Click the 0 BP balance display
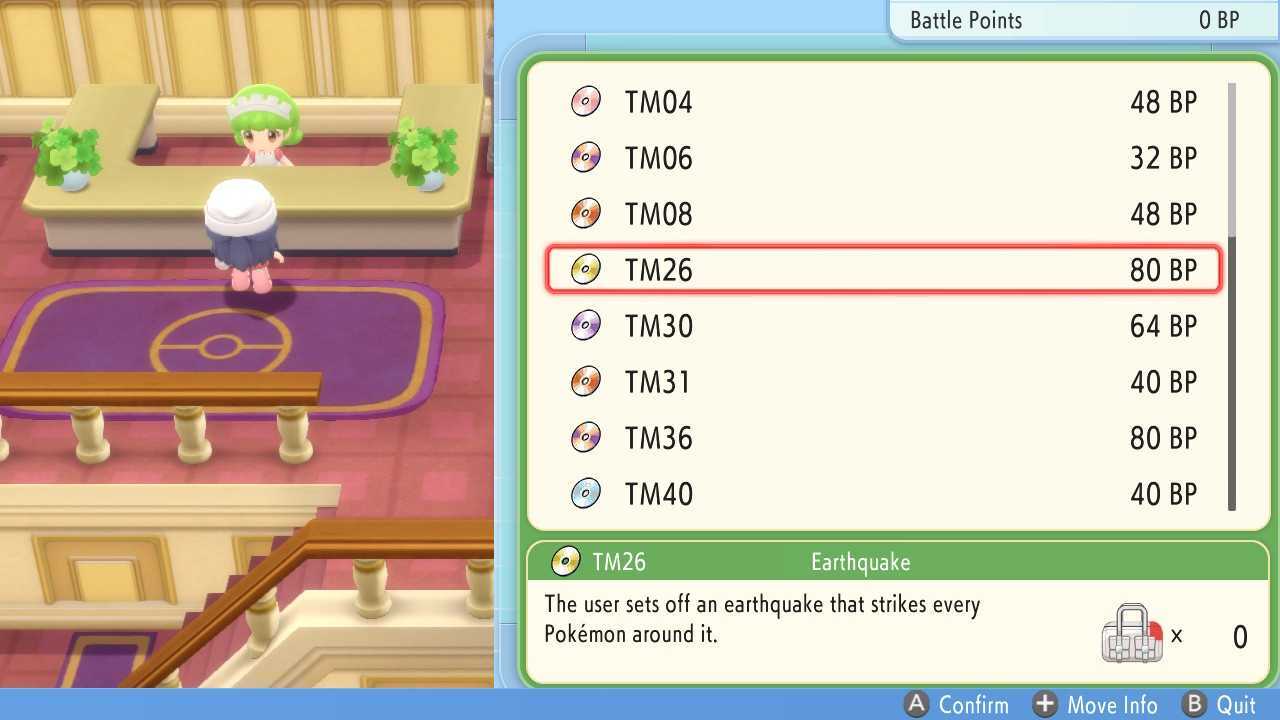This screenshot has width=1280, height=720. (1218, 19)
